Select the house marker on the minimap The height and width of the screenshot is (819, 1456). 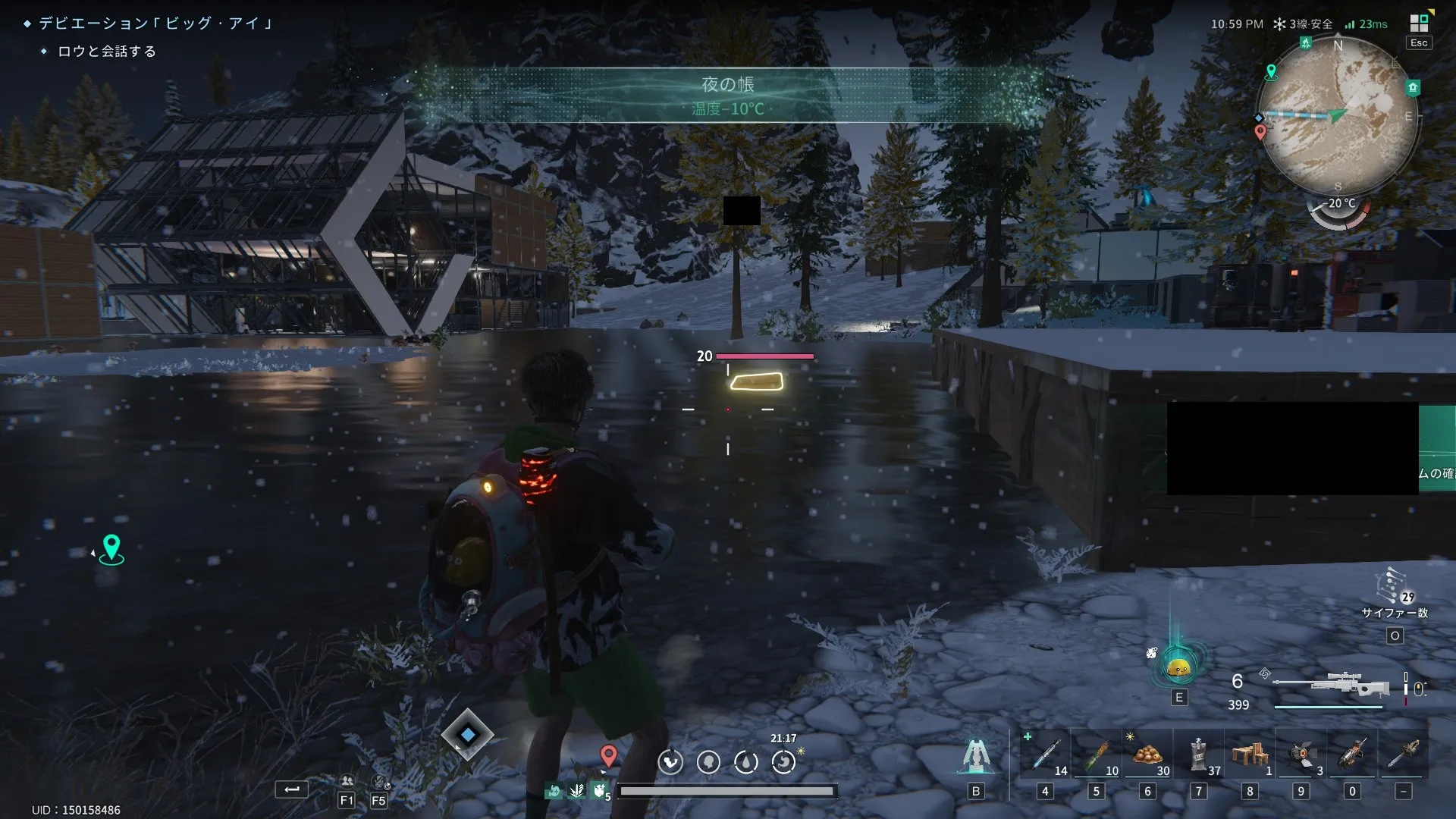pos(1412,88)
